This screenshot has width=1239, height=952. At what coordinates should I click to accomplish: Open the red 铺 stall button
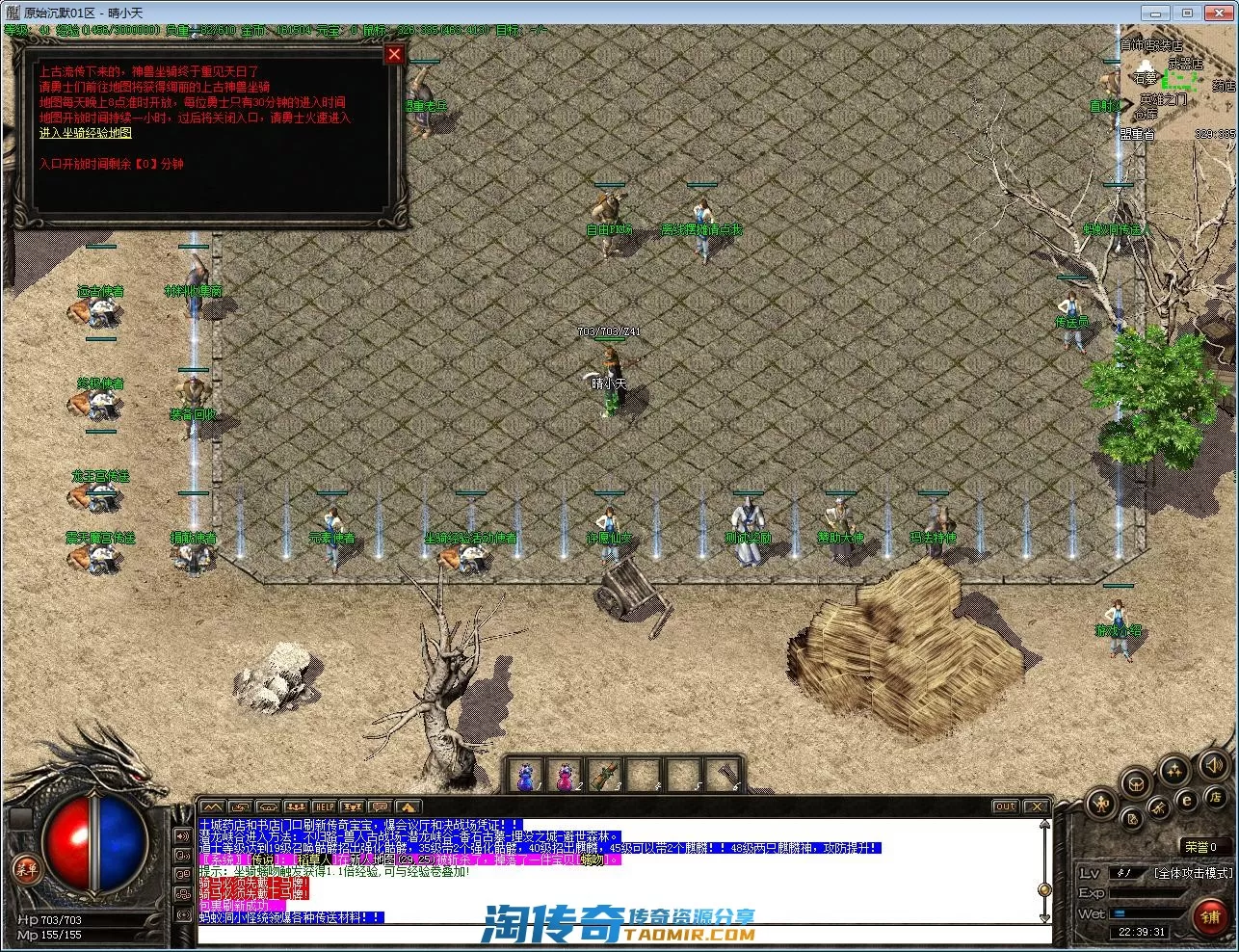[1210, 917]
